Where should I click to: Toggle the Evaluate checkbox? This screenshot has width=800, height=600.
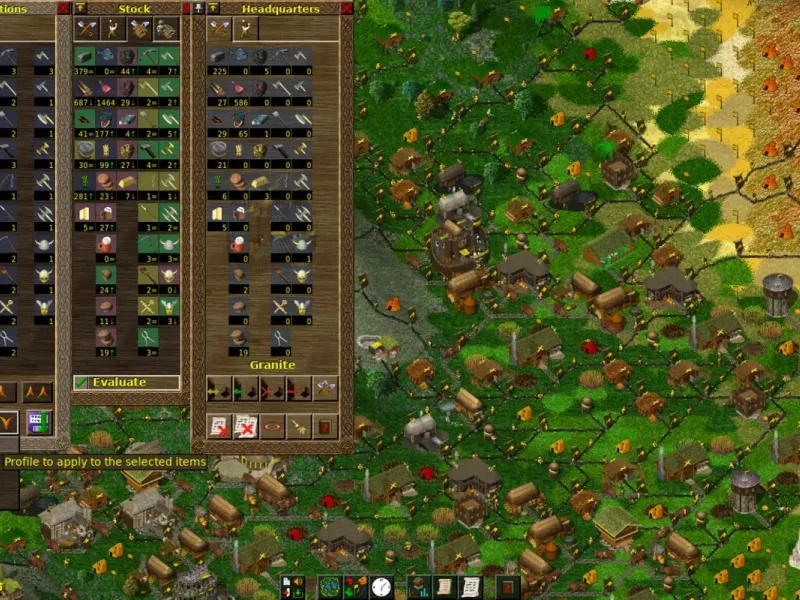click(x=81, y=382)
